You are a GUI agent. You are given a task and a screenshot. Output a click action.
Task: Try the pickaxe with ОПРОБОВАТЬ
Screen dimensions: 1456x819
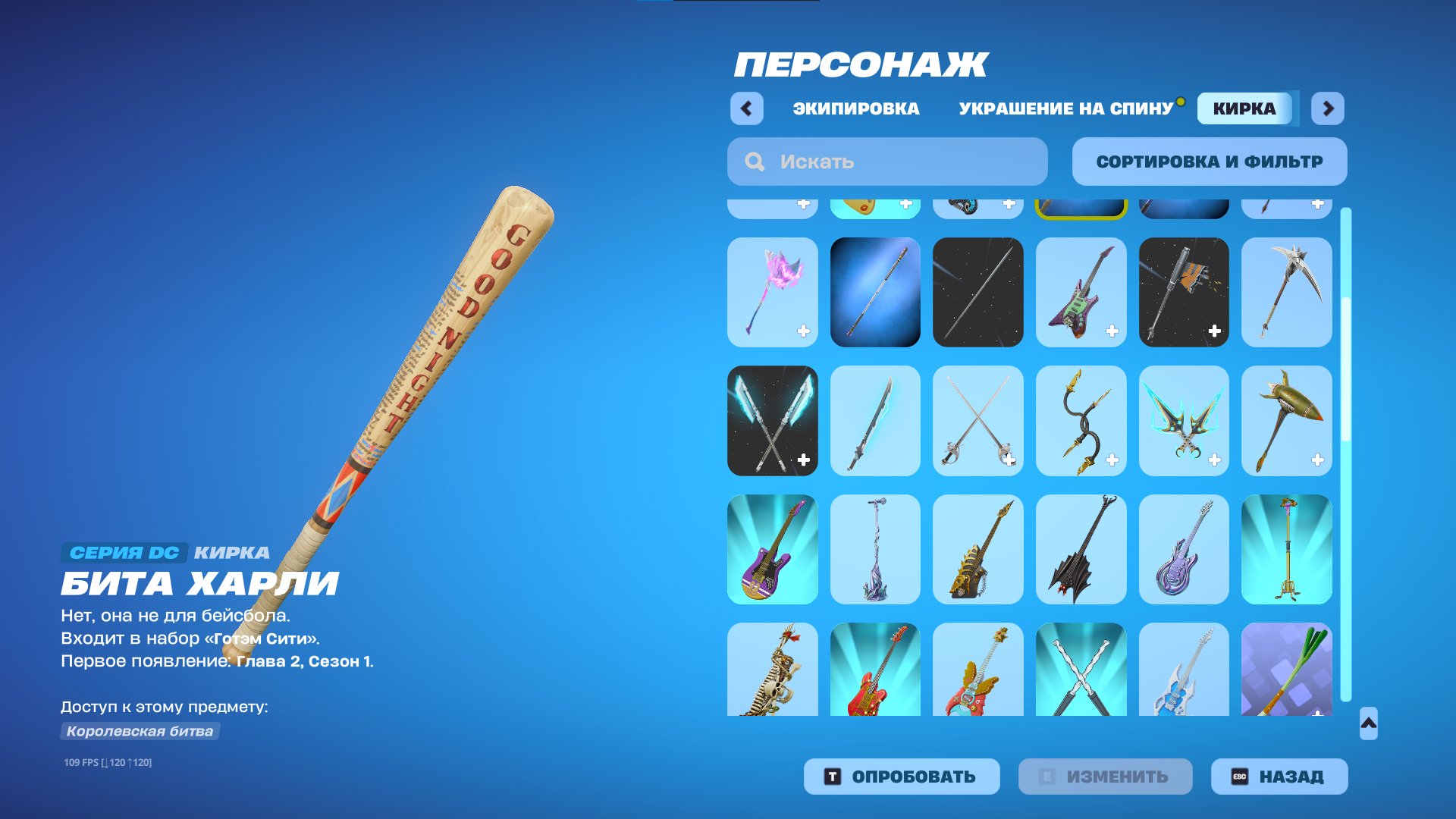coord(901,777)
